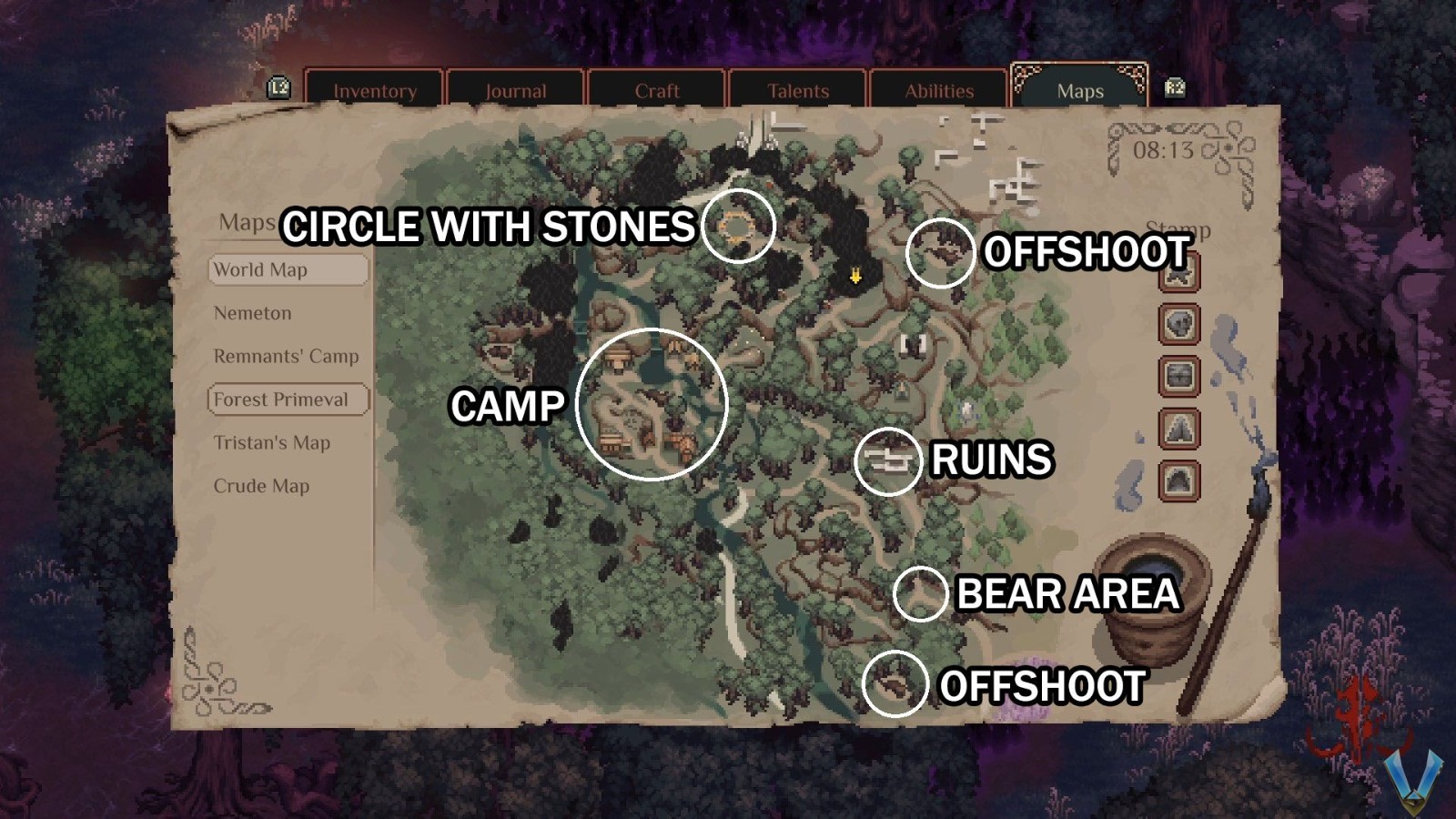The image size is (1456, 819).
Task: Open the Journal tab
Action: coord(516,90)
